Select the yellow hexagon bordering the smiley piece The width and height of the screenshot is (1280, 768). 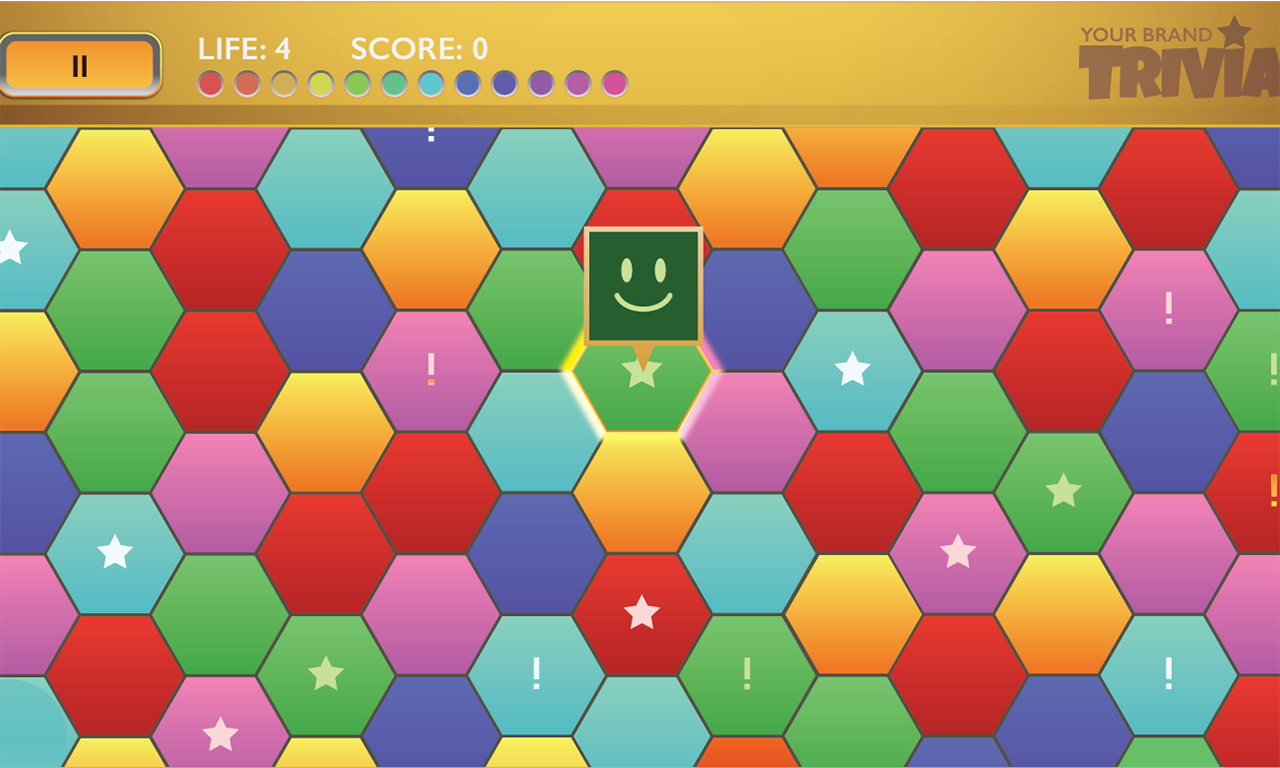641,492
